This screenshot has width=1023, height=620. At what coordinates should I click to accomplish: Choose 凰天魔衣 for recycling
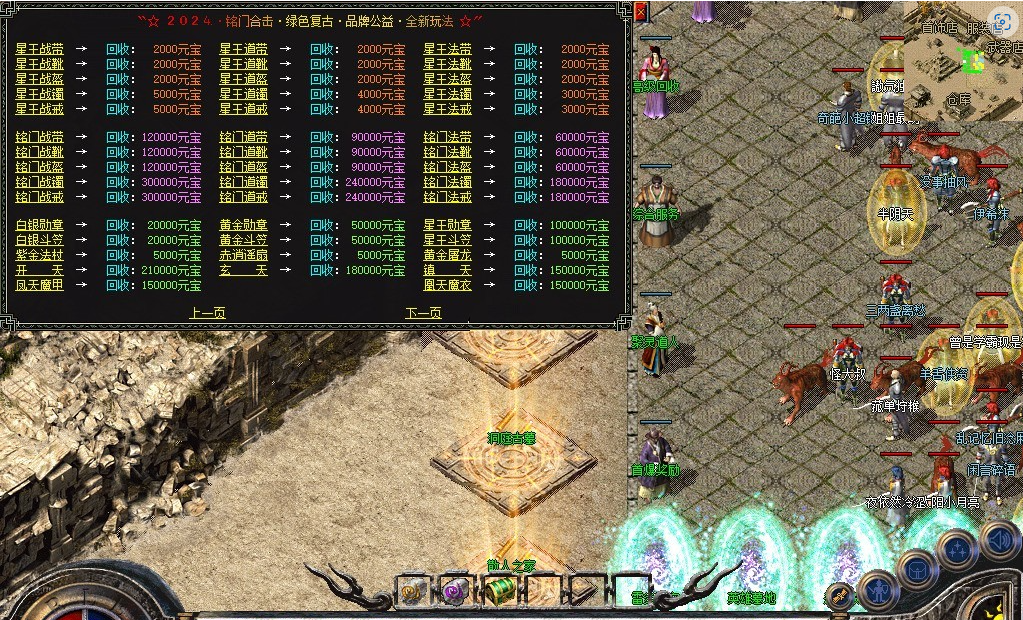(x=447, y=285)
